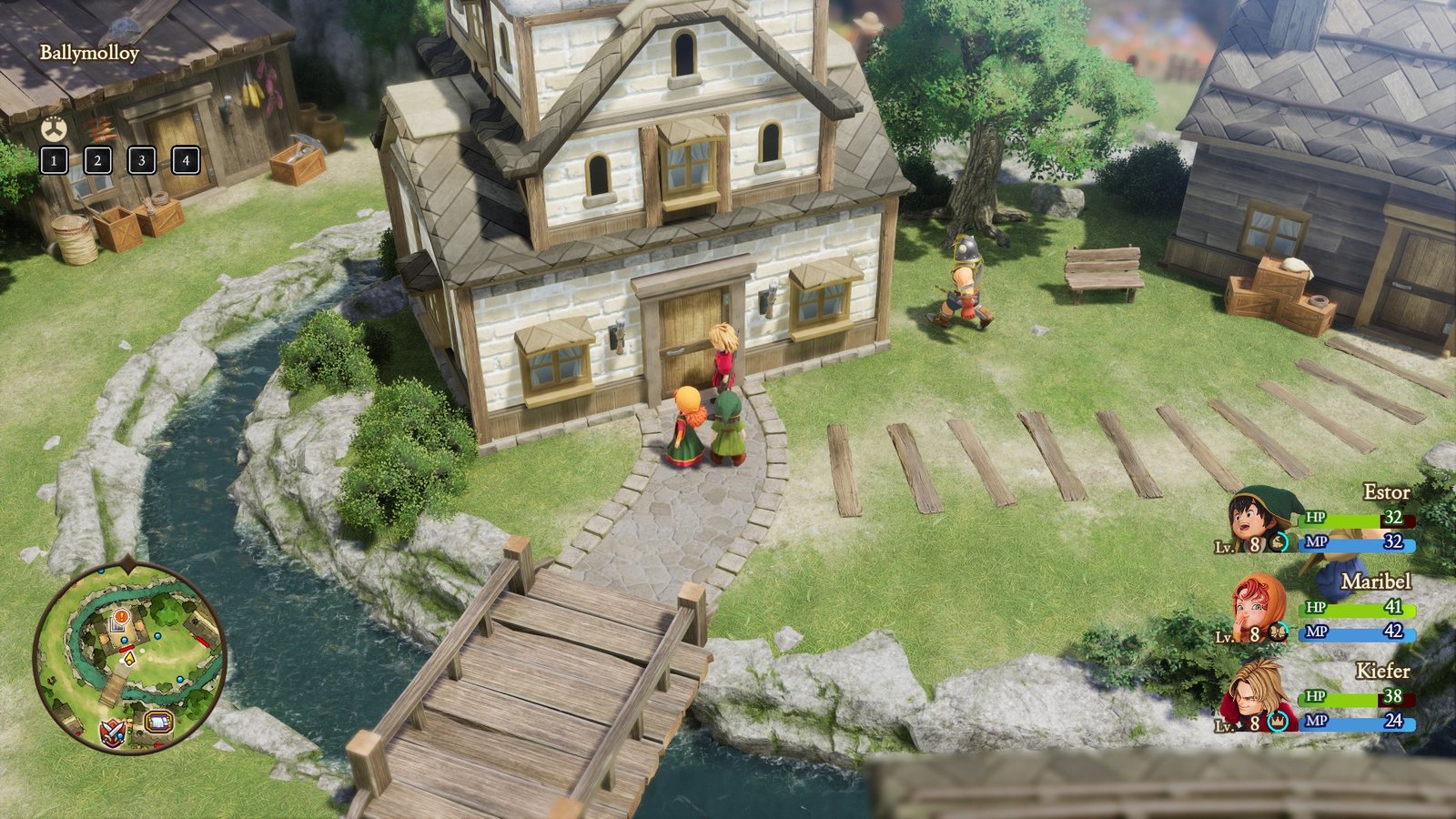Click the yellow player arrow on the minimap
The height and width of the screenshot is (819, 1456).
(130, 658)
